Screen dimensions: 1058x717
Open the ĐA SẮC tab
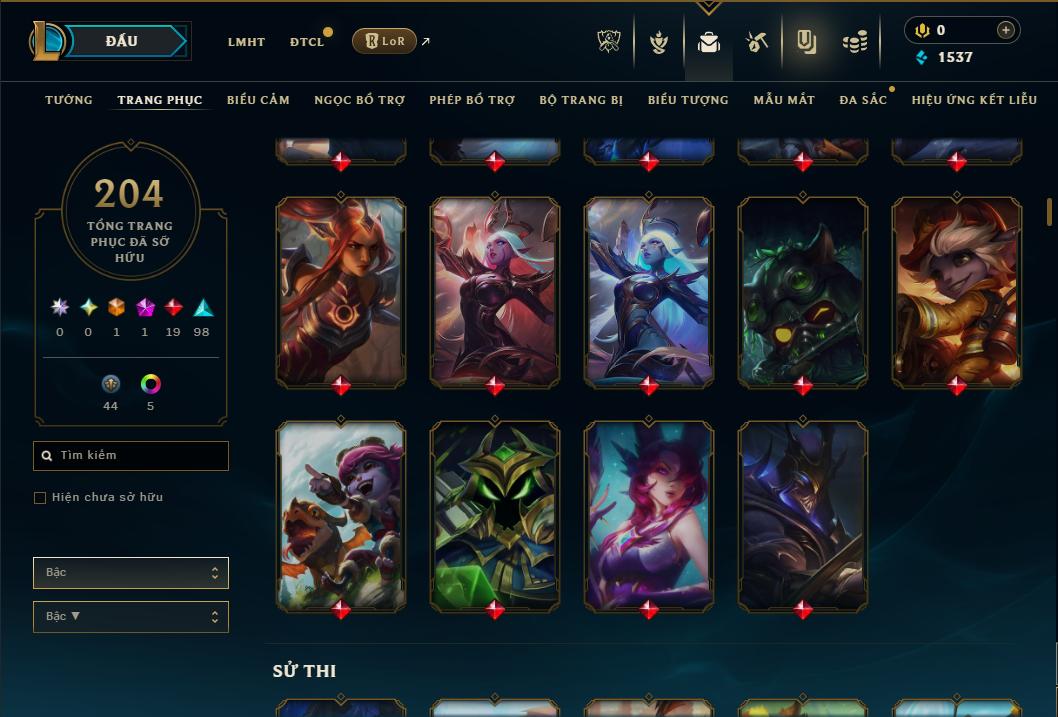point(863,100)
